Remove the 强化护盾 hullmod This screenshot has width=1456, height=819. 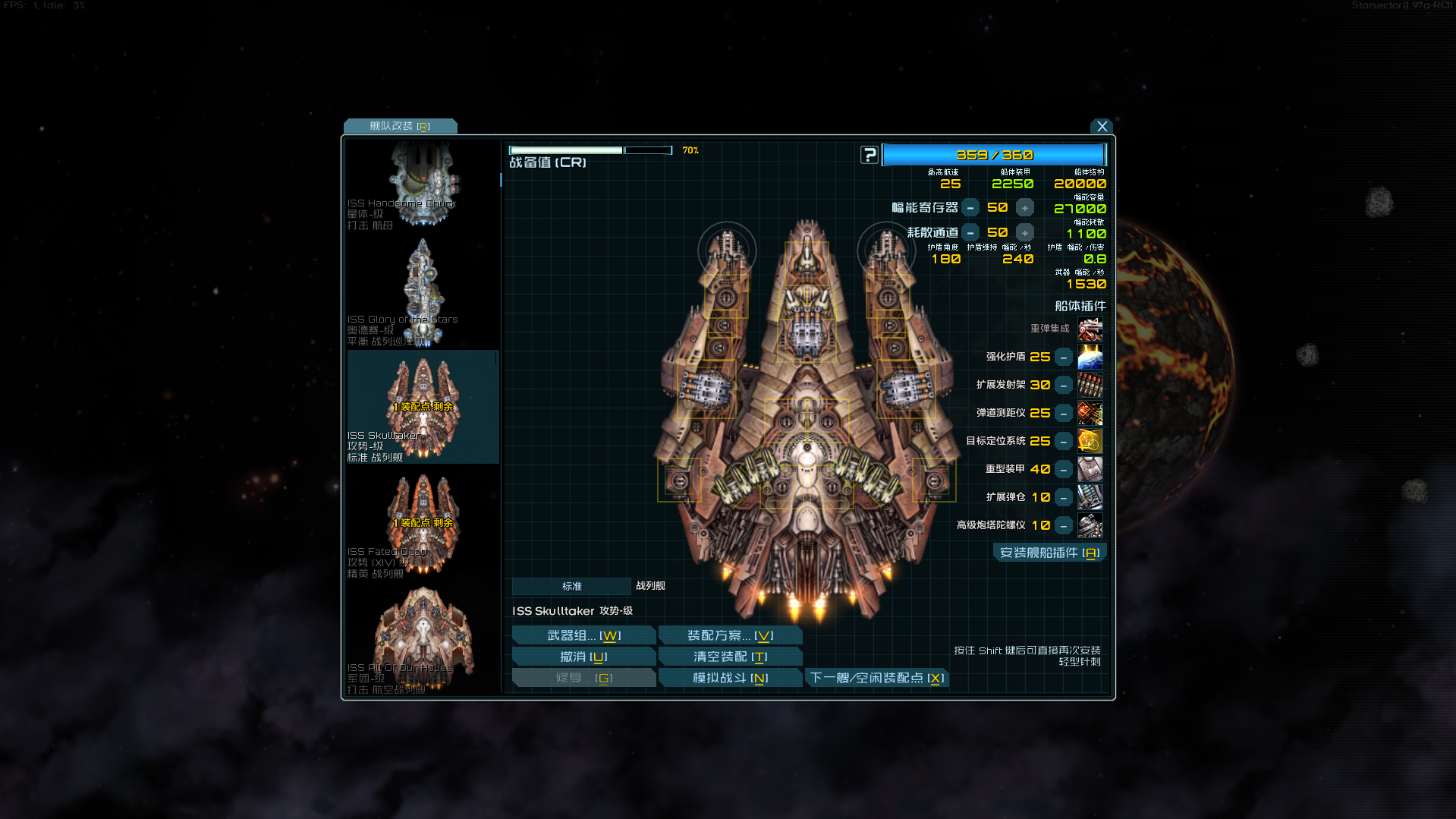pos(1064,358)
